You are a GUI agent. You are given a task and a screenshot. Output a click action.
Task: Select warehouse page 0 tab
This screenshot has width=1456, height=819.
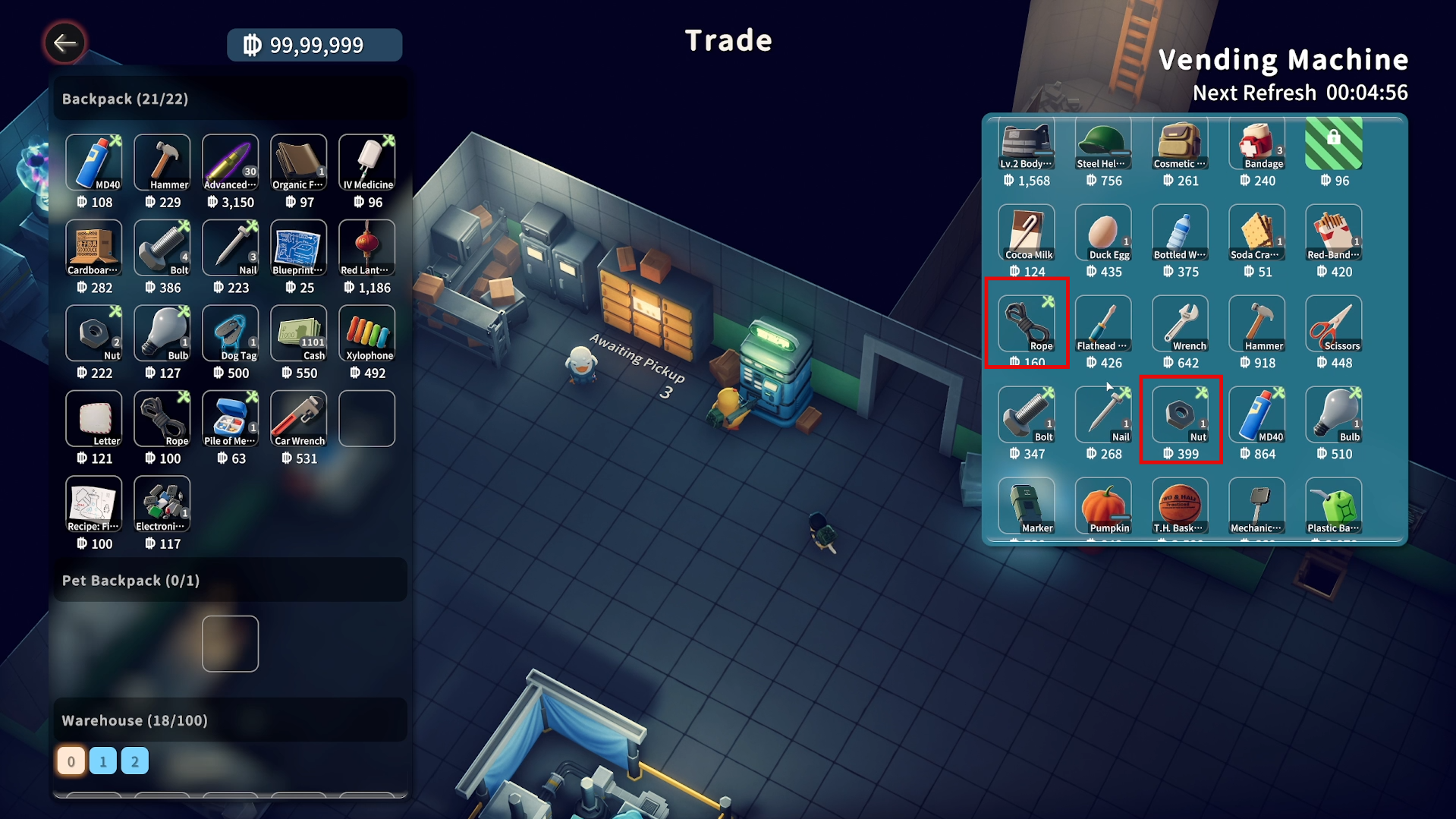click(71, 761)
